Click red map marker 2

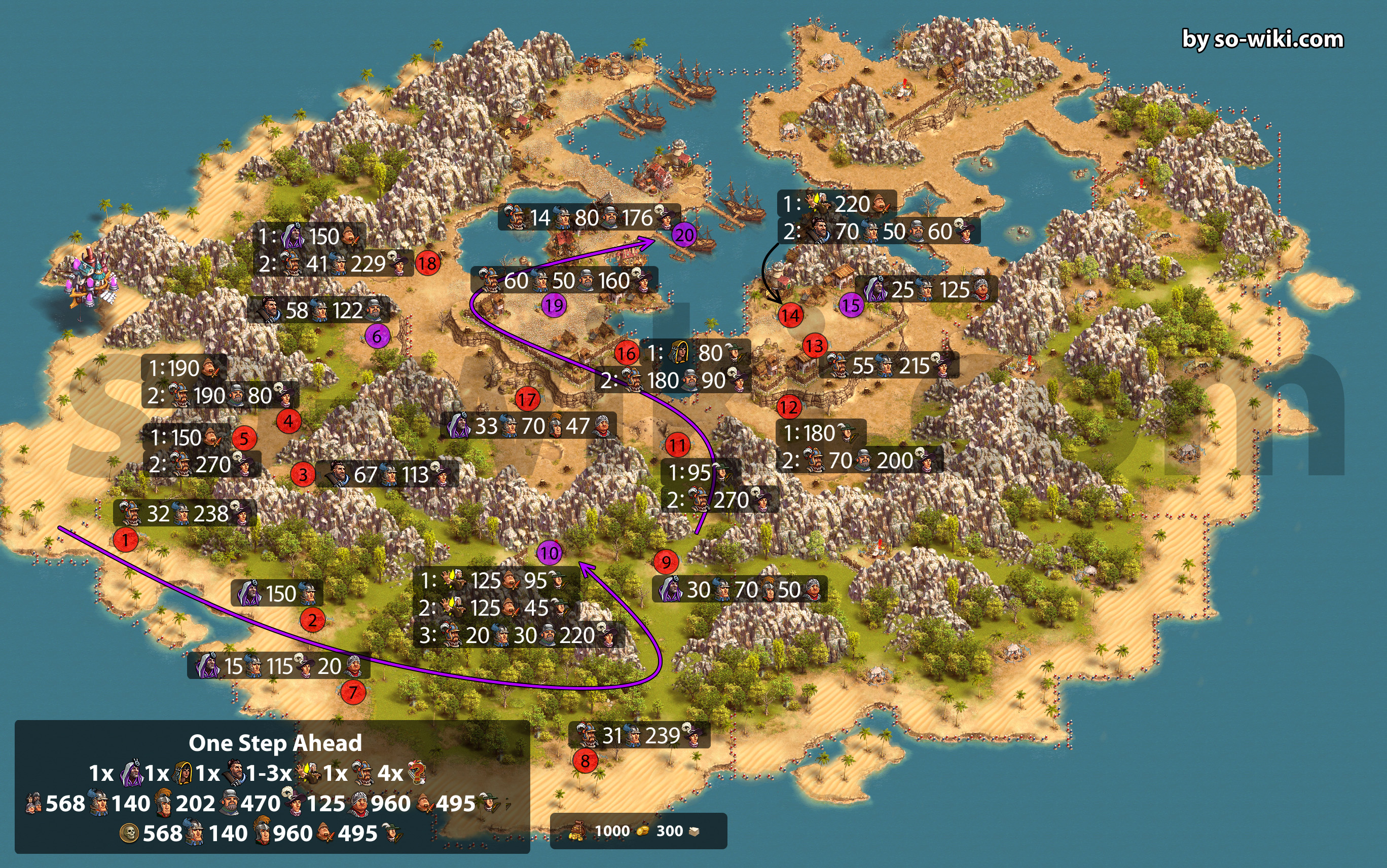(312, 620)
